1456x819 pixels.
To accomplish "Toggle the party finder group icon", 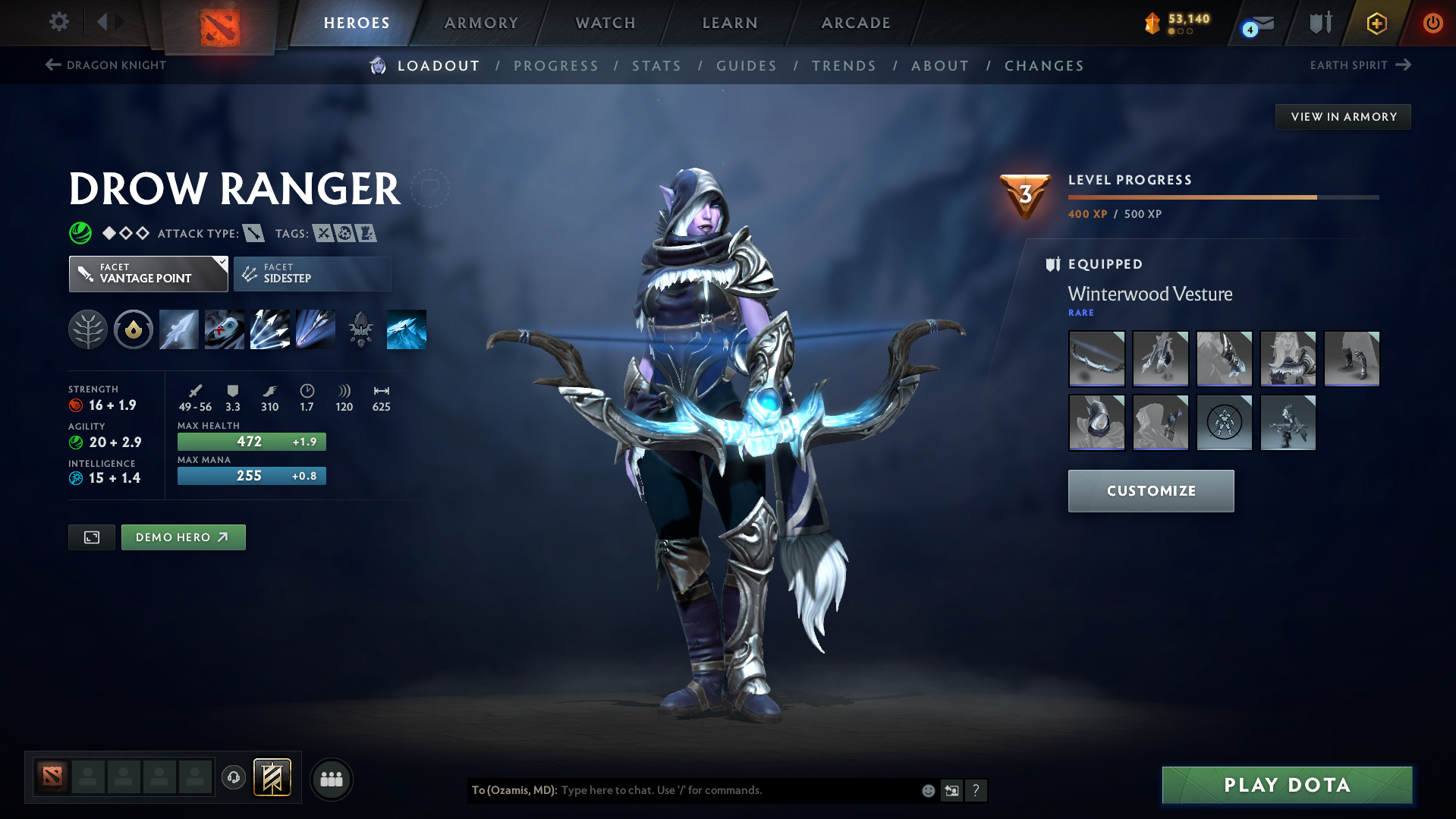I will point(331,779).
